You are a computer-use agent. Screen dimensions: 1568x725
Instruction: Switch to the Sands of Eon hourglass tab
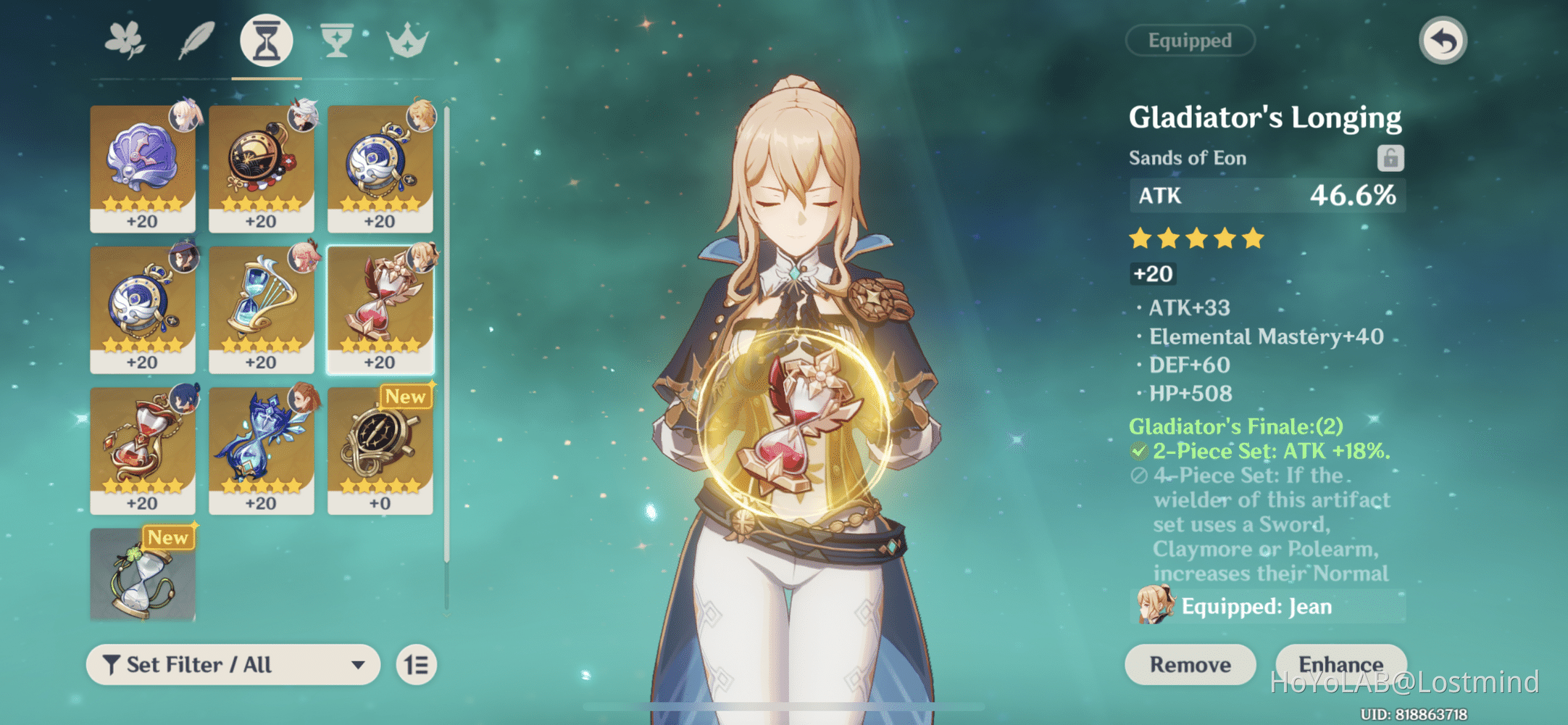click(x=265, y=40)
